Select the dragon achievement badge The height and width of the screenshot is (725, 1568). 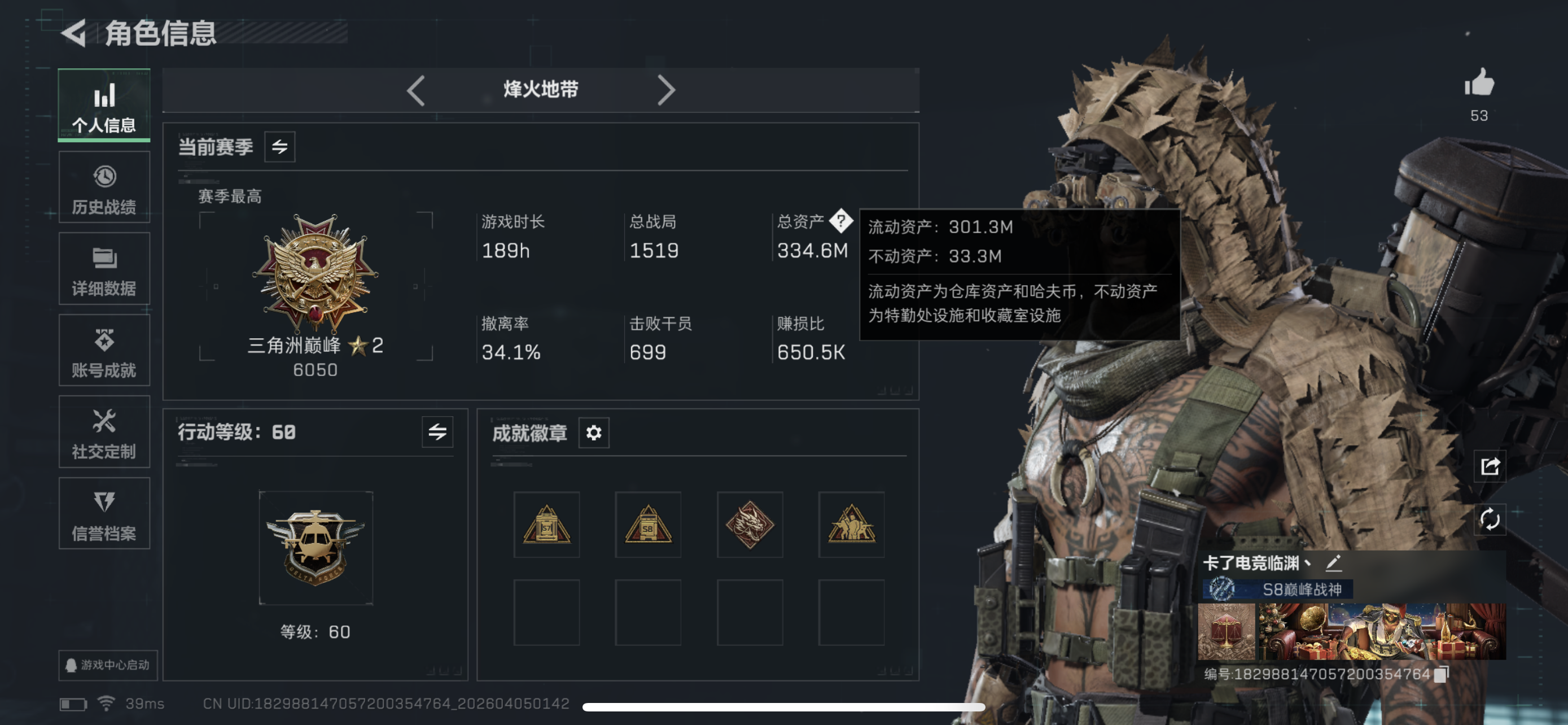750,525
